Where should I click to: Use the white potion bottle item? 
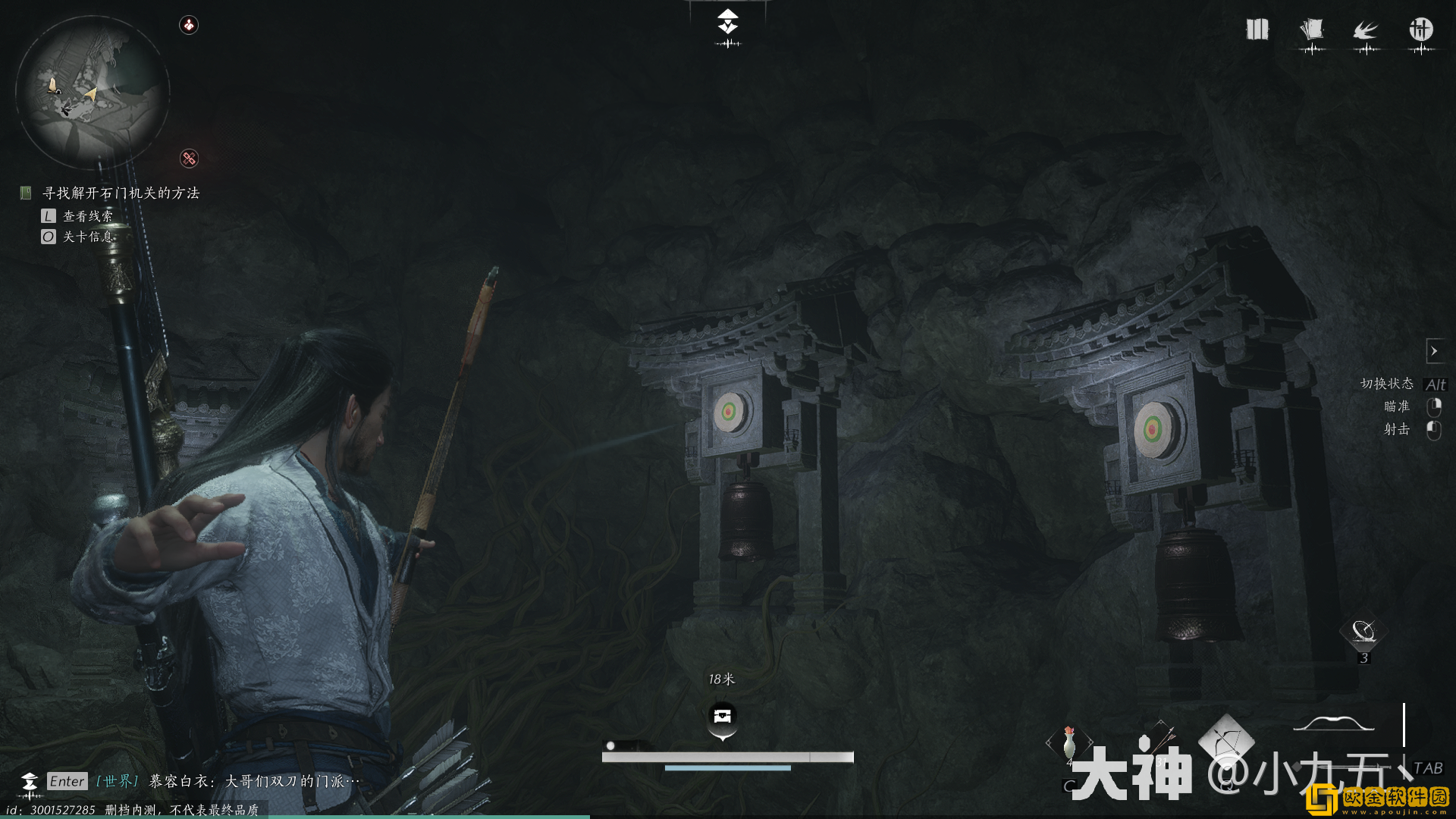[x=1069, y=742]
